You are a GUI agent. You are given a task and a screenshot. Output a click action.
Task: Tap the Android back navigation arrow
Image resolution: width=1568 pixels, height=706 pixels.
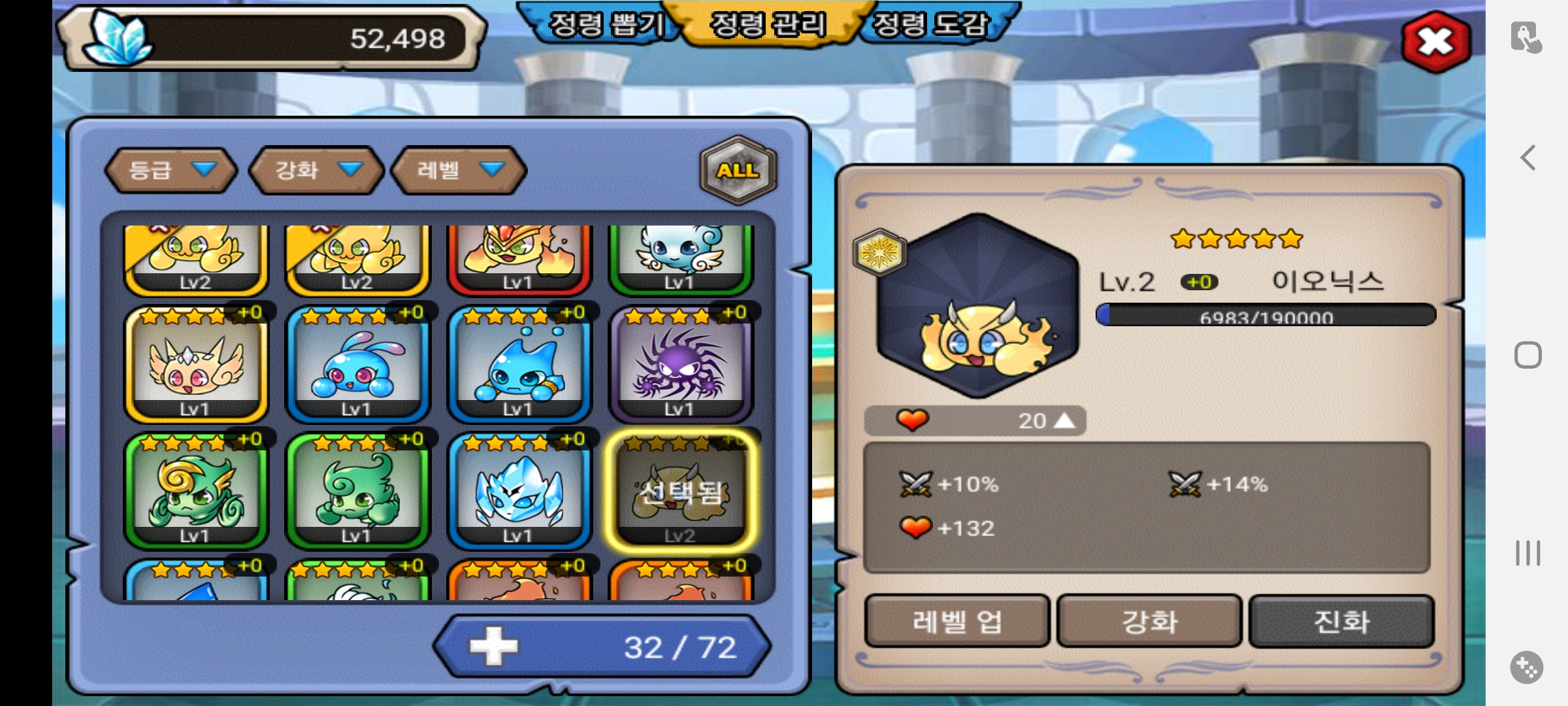click(x=1527, y=158)
